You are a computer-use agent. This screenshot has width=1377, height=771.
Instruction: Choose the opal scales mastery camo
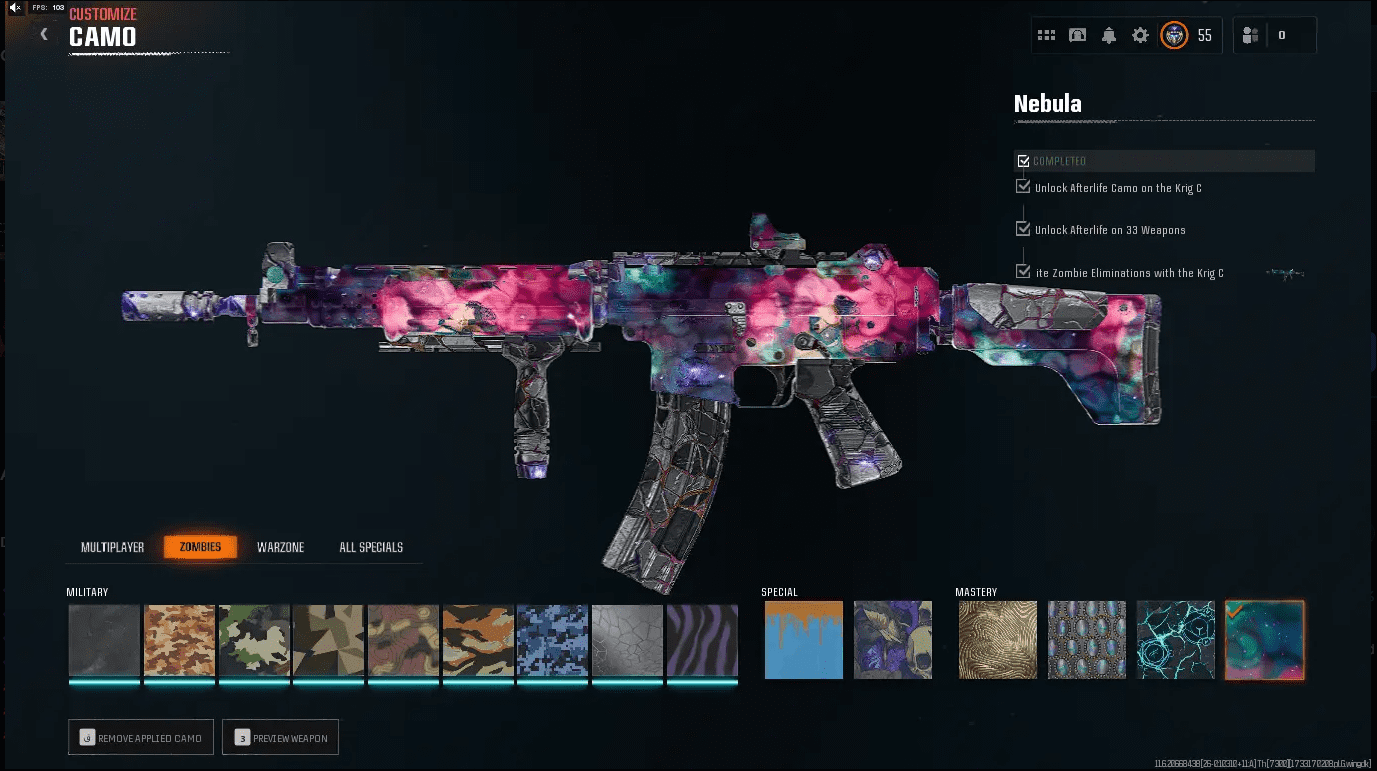point(1087,640)
